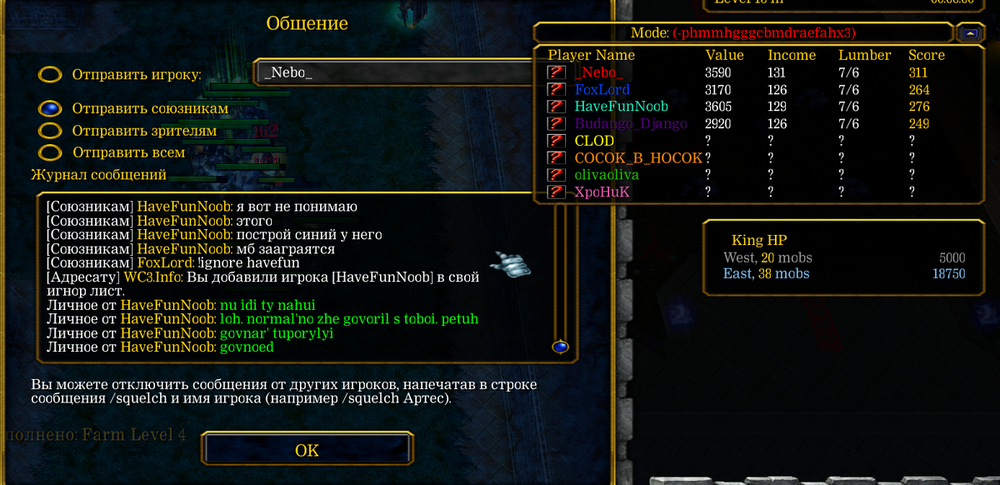1000x485 pixels.
Task: Select olivaoliva in the scoreboard
Action: pos(606,174)
